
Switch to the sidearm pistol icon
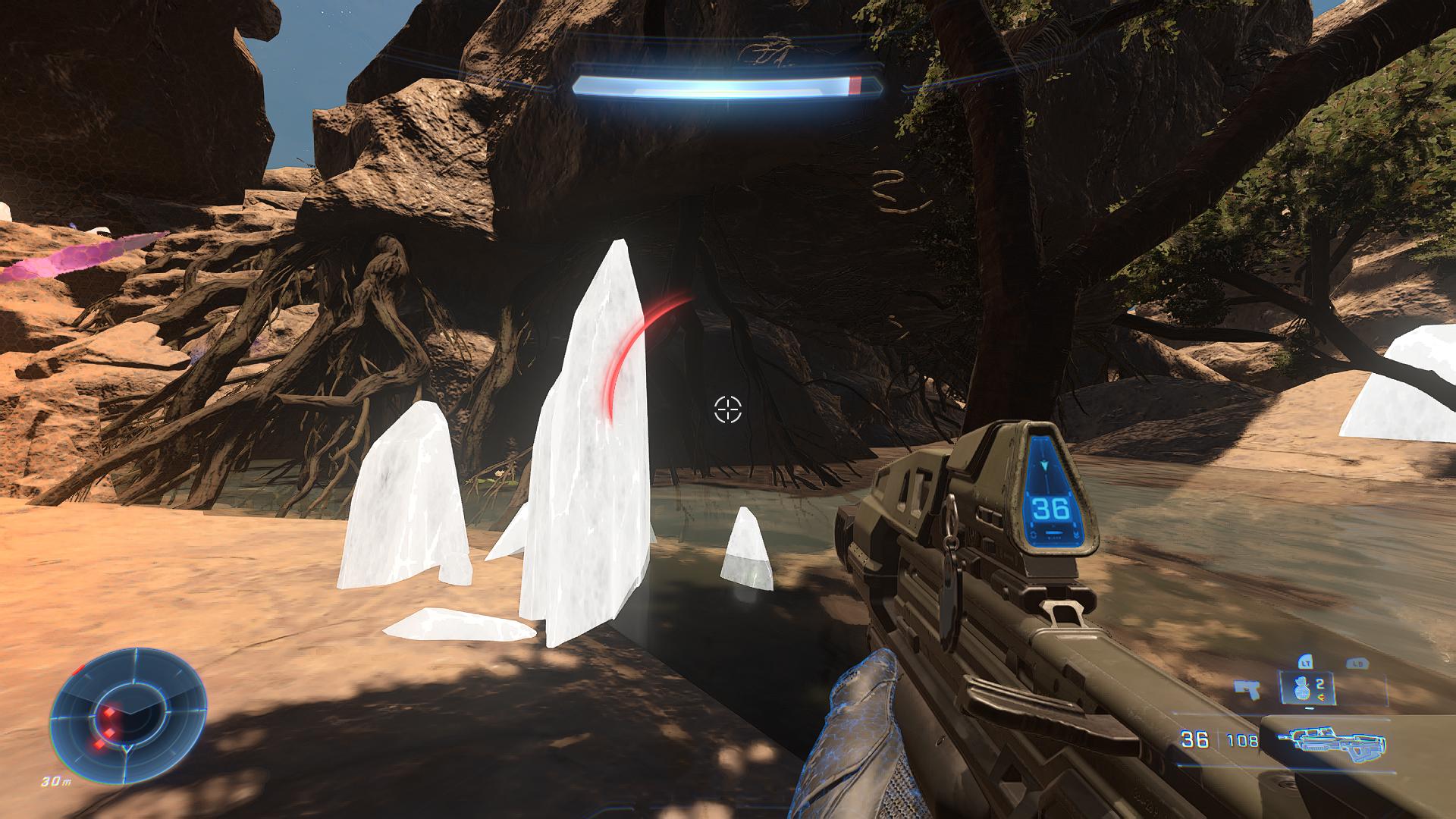1245,688
